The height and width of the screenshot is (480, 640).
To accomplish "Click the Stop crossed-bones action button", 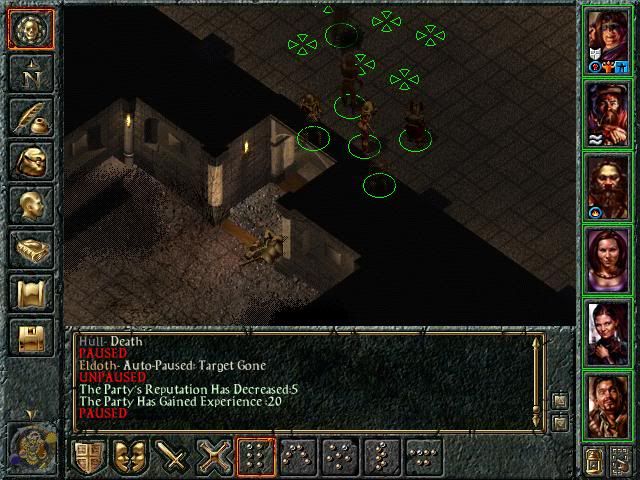I will [x=215, y=459].
